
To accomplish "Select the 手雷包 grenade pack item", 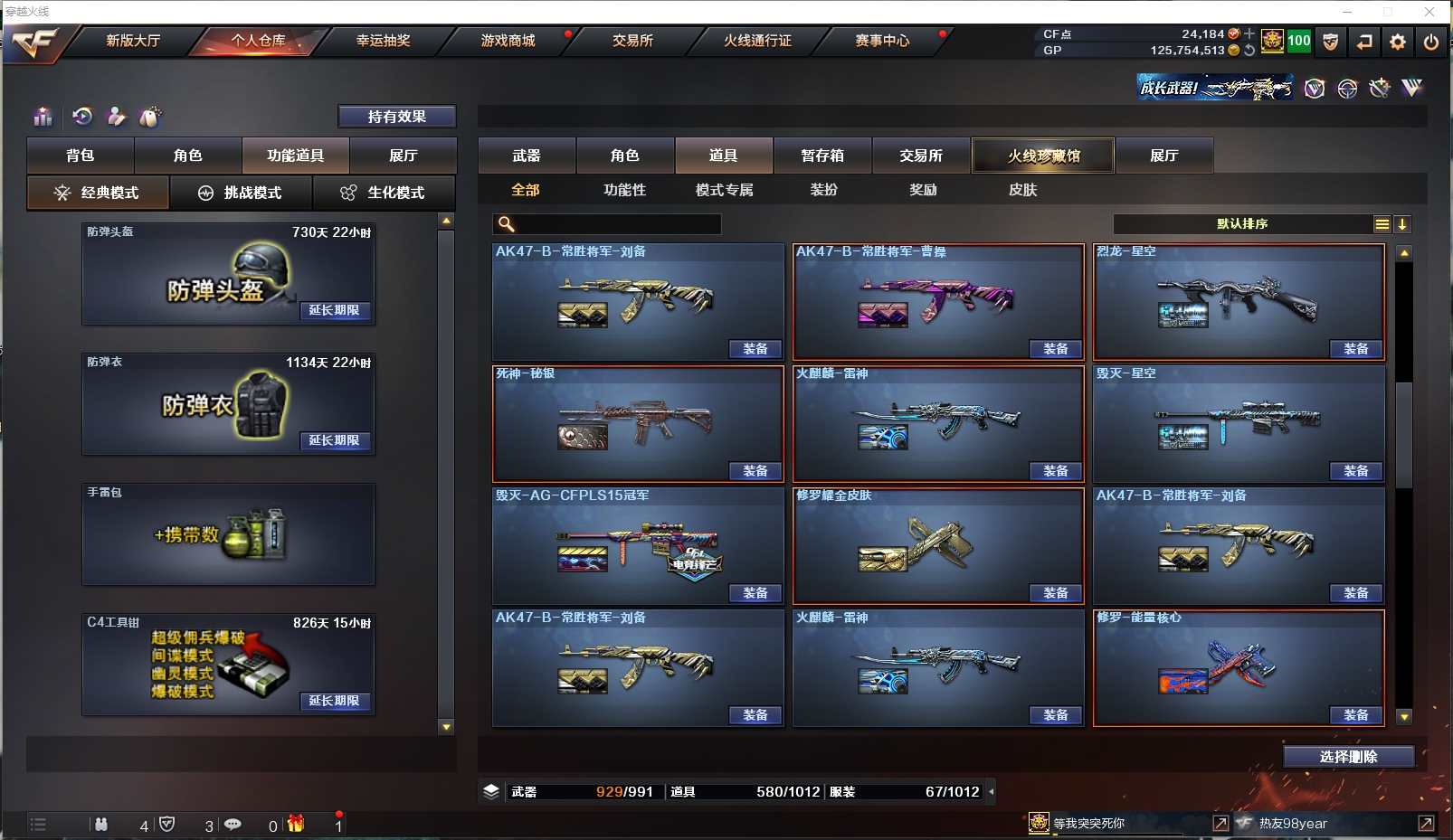I will (x=228, y=534).
